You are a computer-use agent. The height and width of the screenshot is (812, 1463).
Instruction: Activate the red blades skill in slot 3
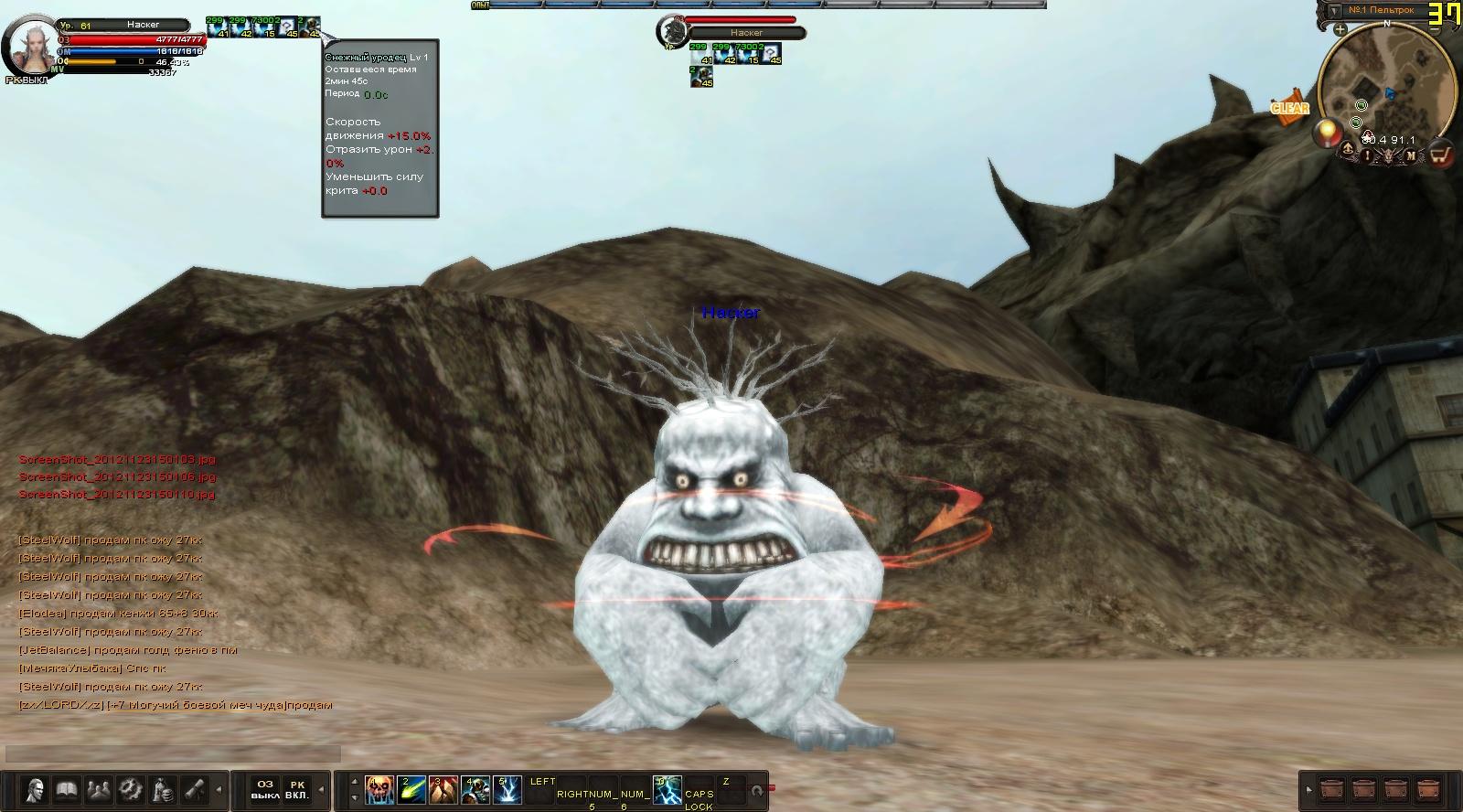443,790
